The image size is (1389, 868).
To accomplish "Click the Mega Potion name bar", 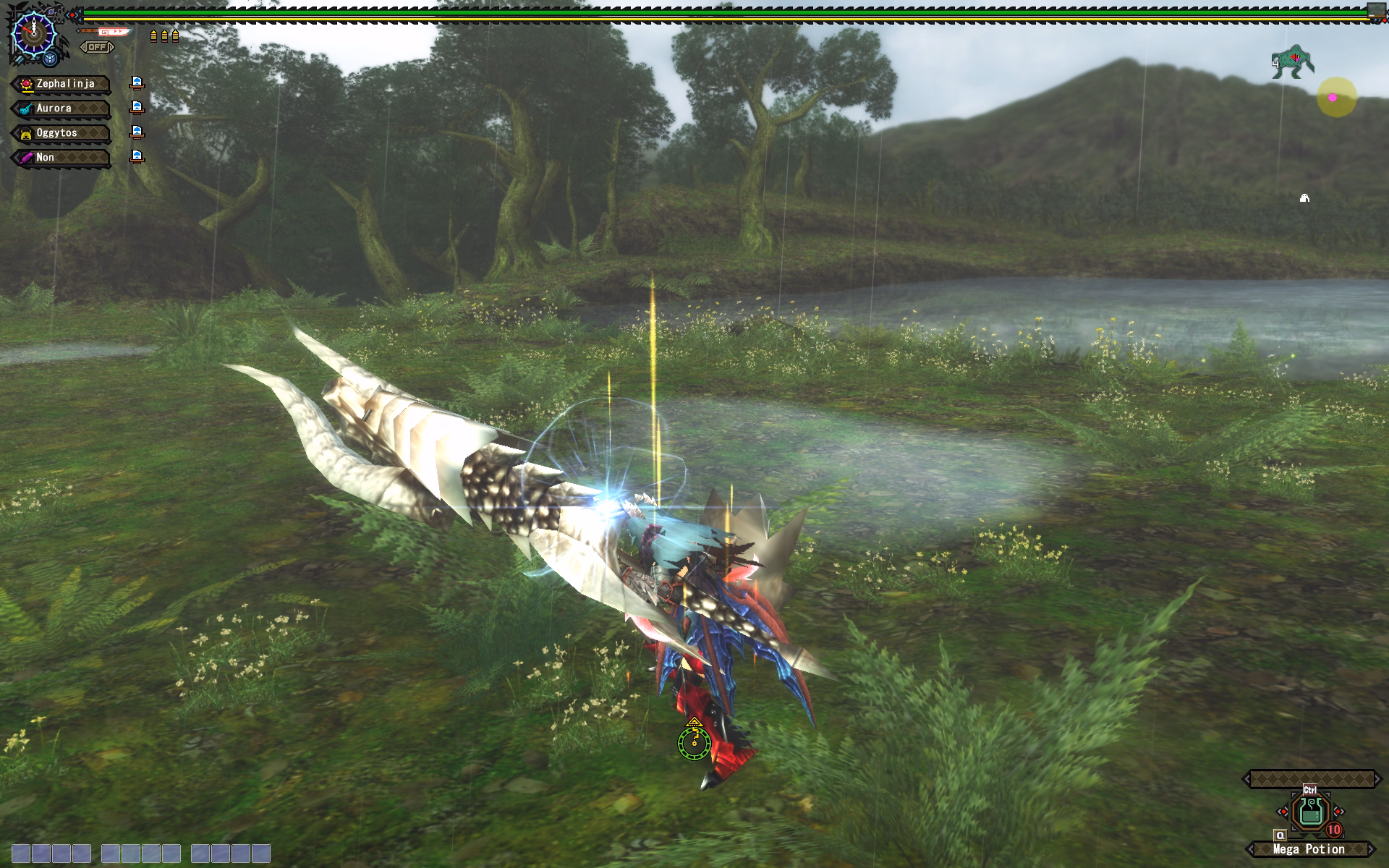I will pyautogui.click(x=1309, y=849).
